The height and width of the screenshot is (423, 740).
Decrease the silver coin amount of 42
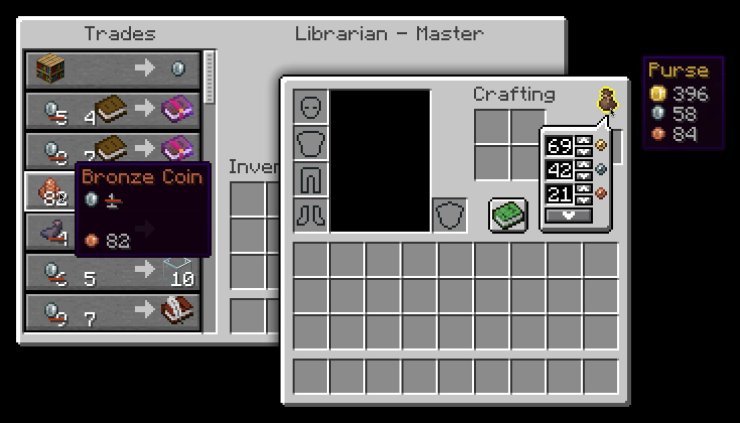tap(583, 175)
